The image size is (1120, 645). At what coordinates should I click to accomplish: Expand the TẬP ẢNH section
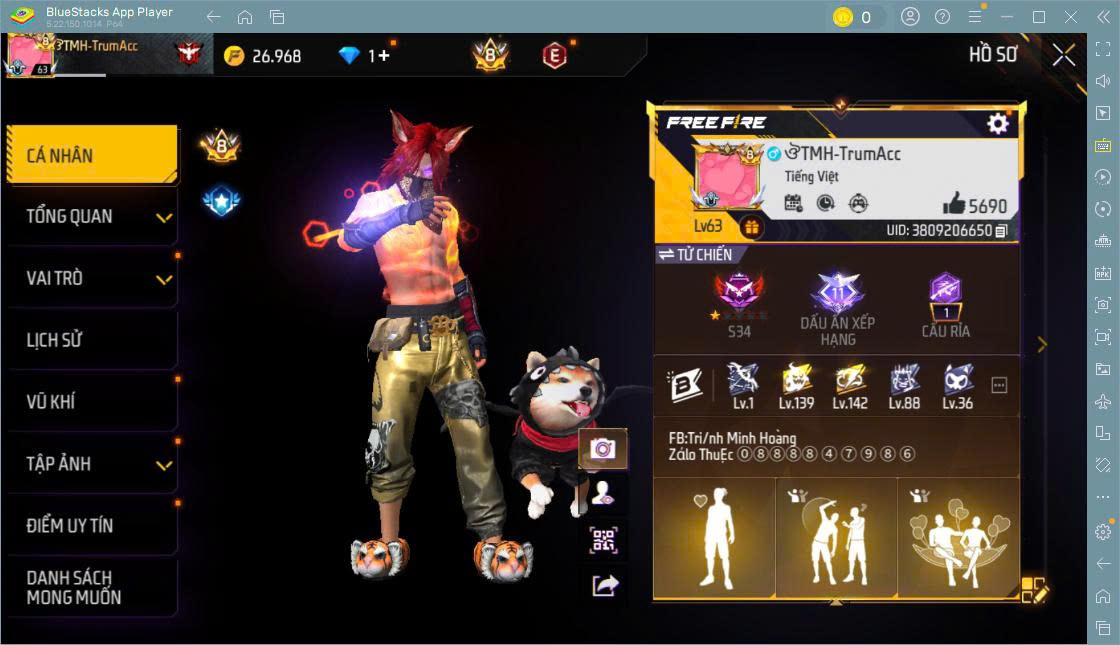click(92, 464)
